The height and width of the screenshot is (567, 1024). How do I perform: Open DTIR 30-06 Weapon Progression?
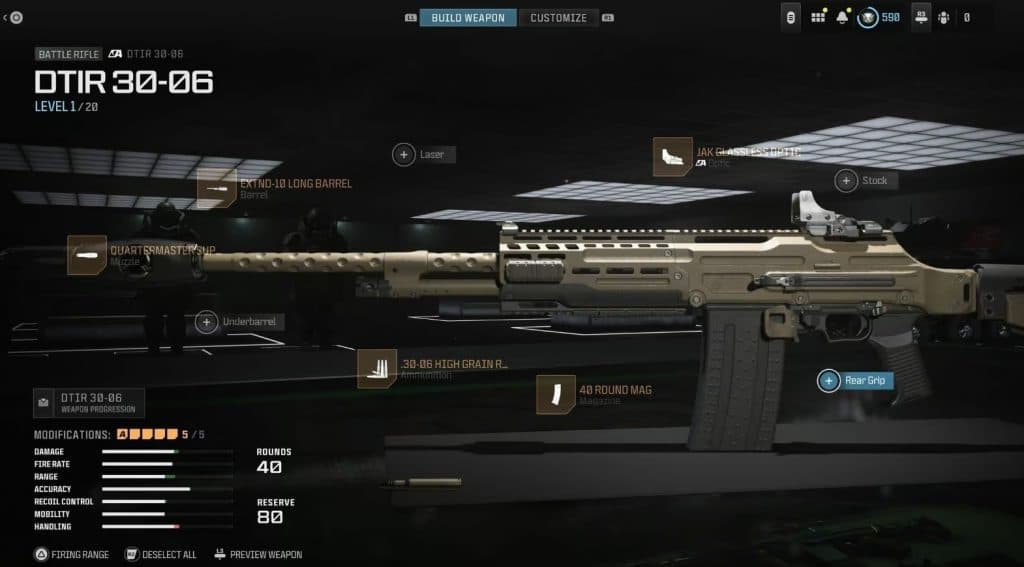click(89, 402)
